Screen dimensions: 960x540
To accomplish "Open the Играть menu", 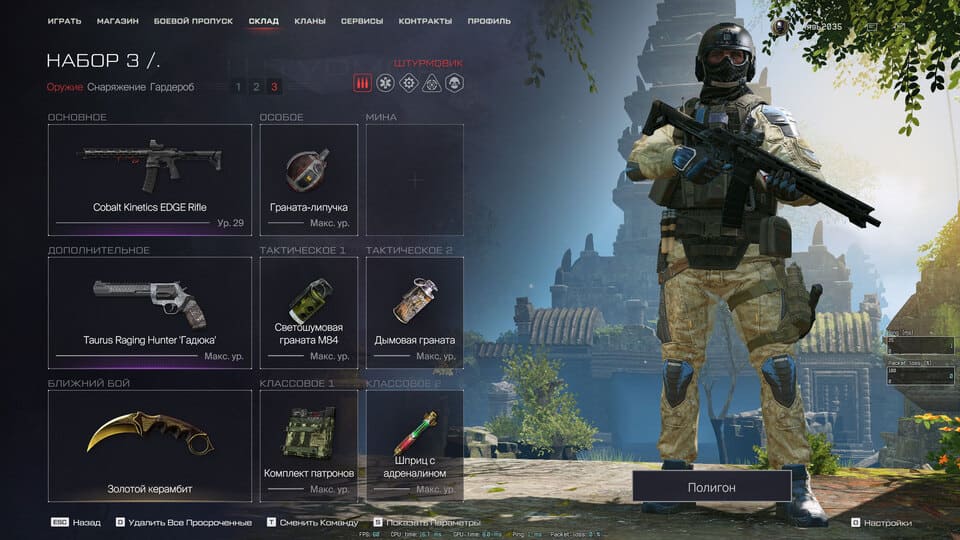I will 64,21.
